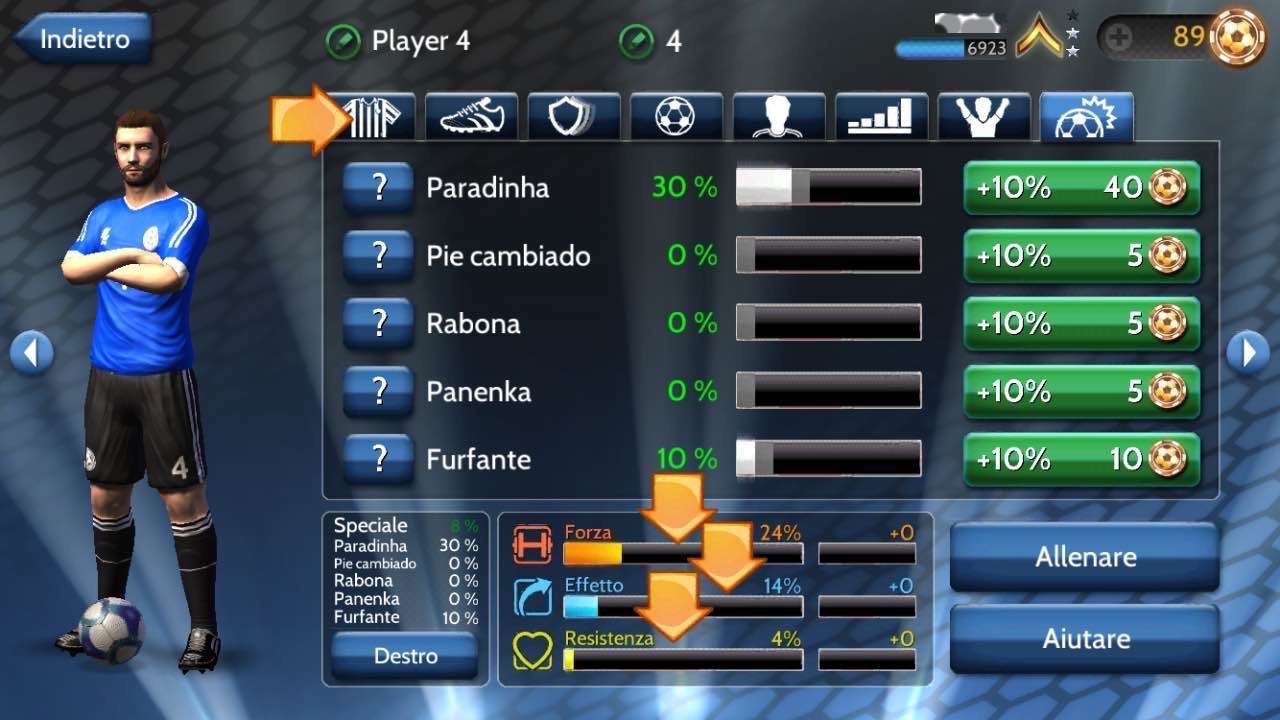Screen dimensions: 1280x720
Task: Open the Aiutare help button
Action: 1085,638
